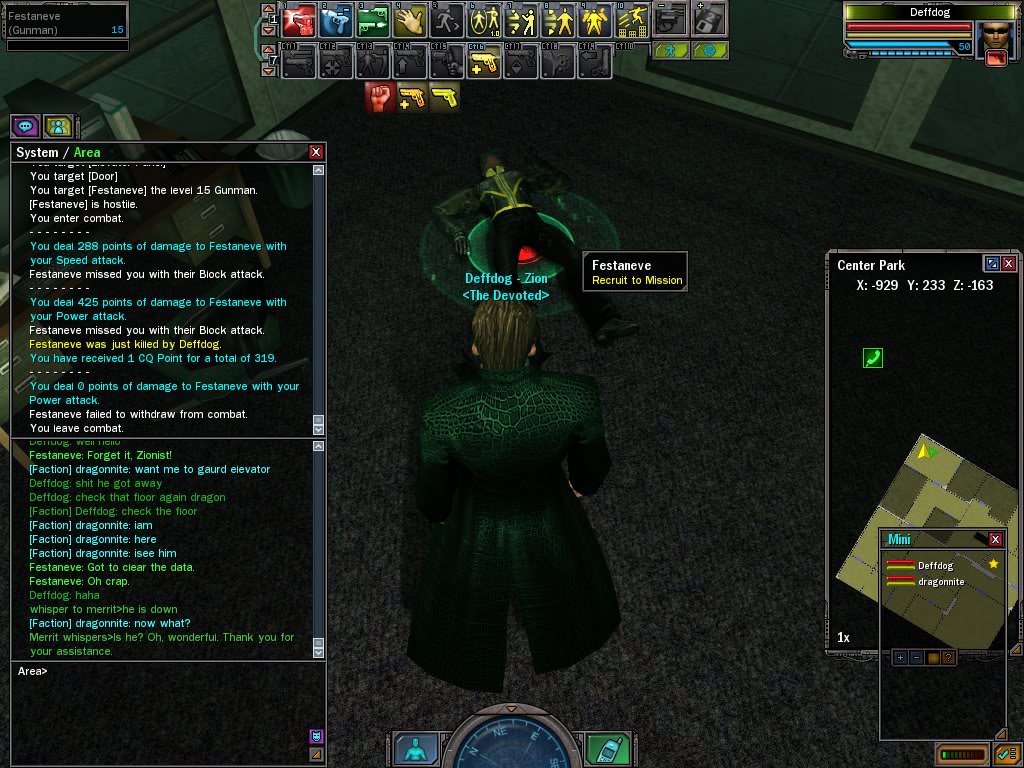Image resolution: width=1024 pixels, height=768 pixels.
Task: Open the purple speech bubble chat tab
Action: (25, 126)
